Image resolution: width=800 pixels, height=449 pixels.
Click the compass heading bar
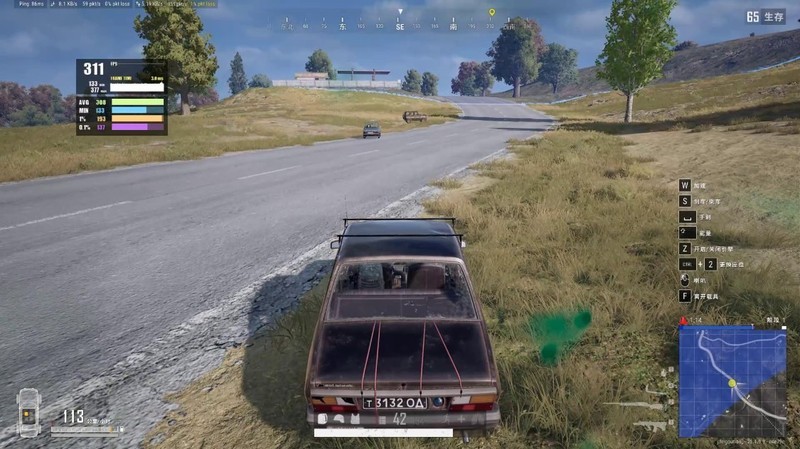pyautogui.click(x=400, y=26)
